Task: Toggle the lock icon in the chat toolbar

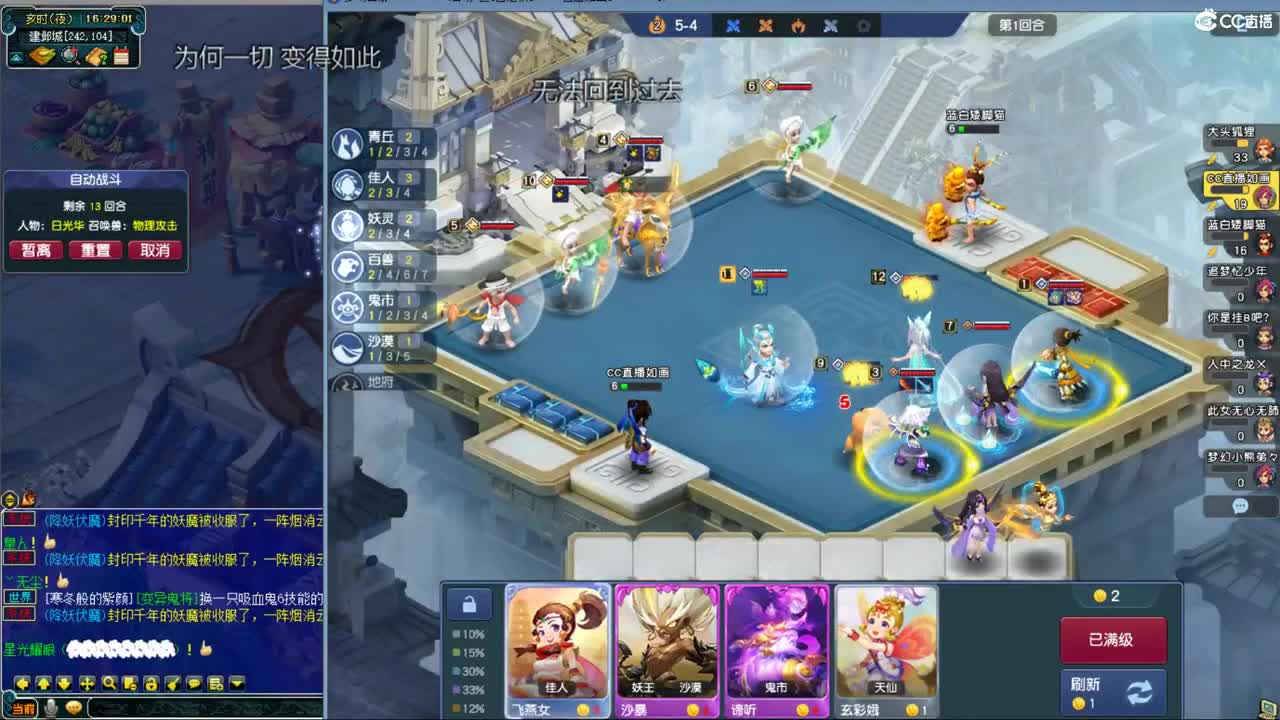Action: (150, 683)
